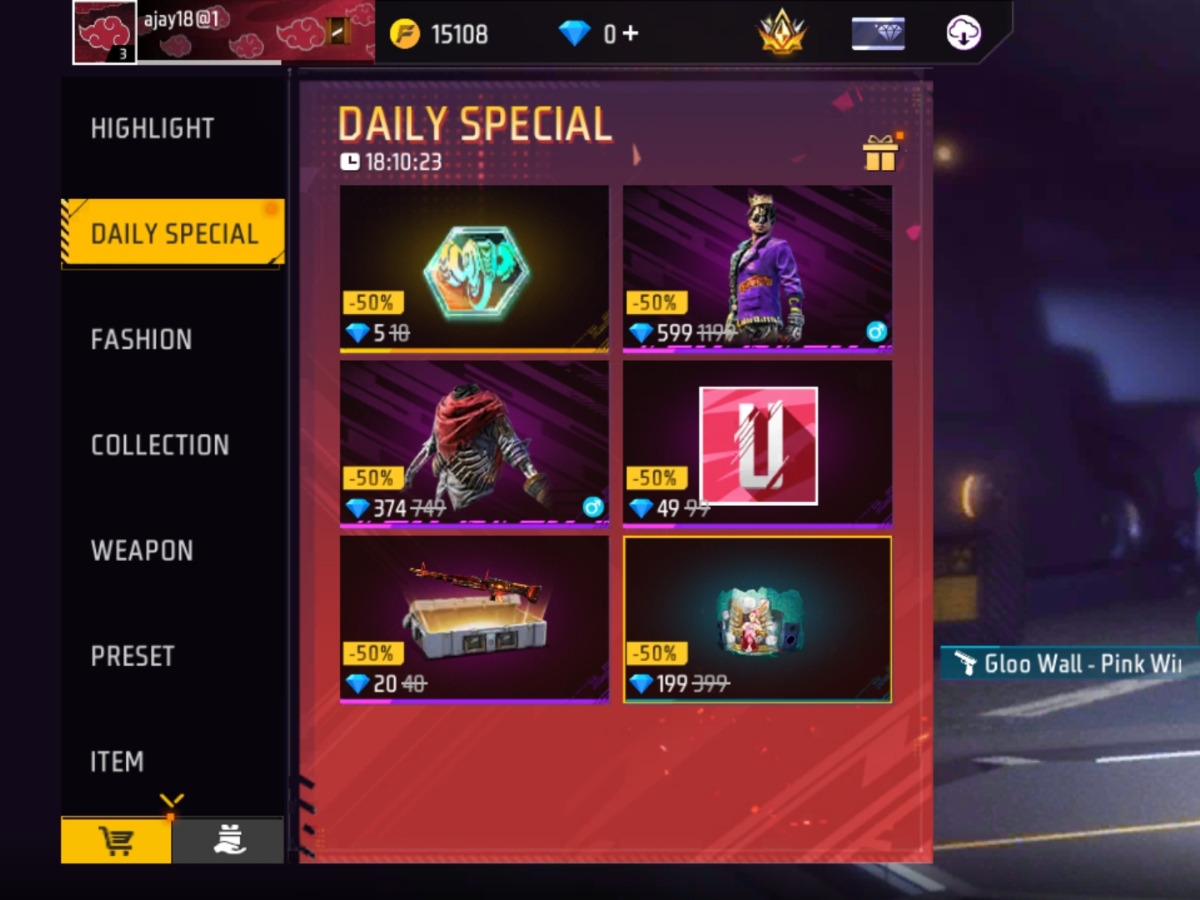Image resolution: width=1200 pixels, height=900 pixels.
Task: Select the hexagon graffiti badge offer for 5 diamonds
Action: click(474, 268)
